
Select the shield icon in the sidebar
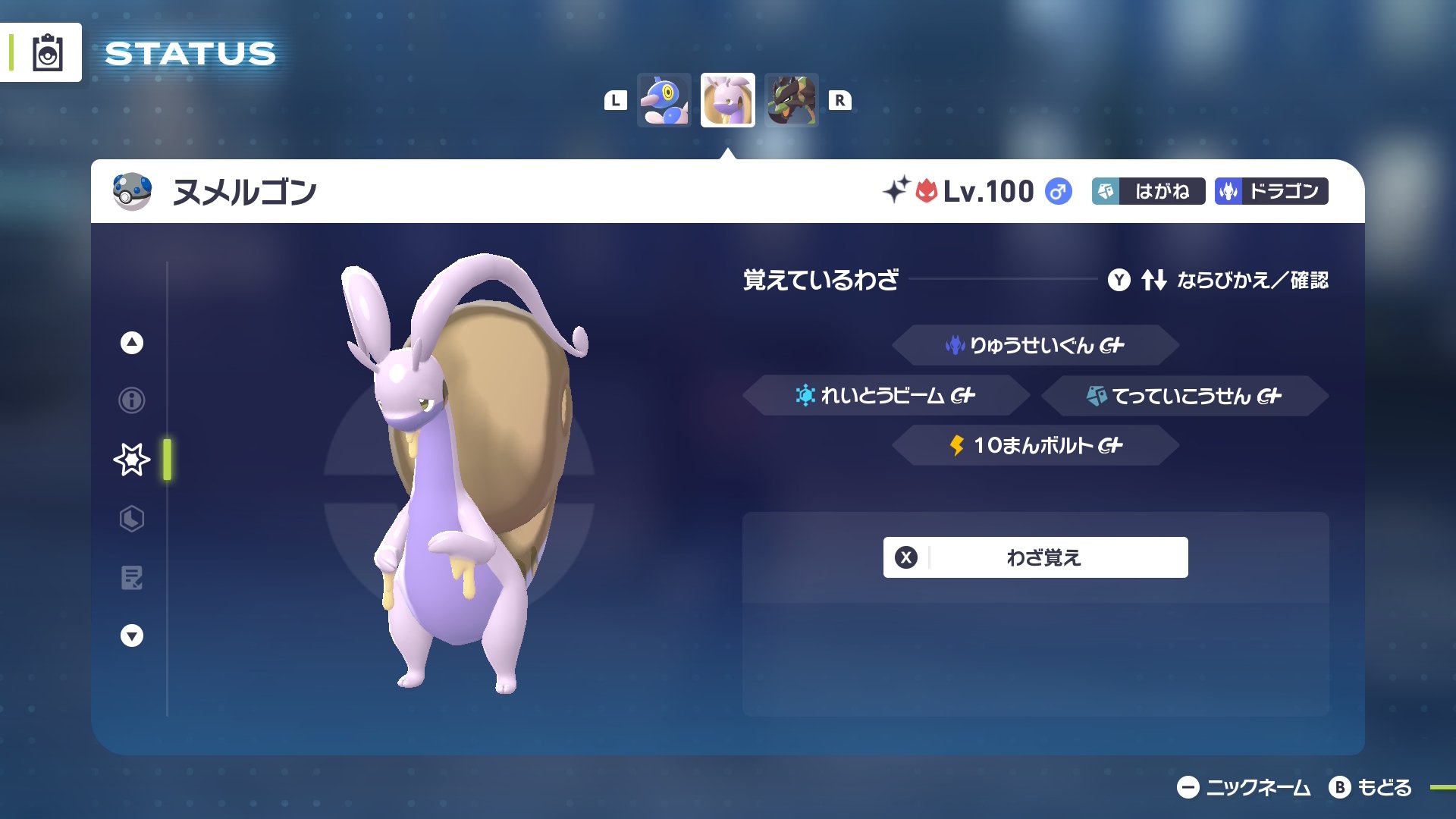click(131, 519)
